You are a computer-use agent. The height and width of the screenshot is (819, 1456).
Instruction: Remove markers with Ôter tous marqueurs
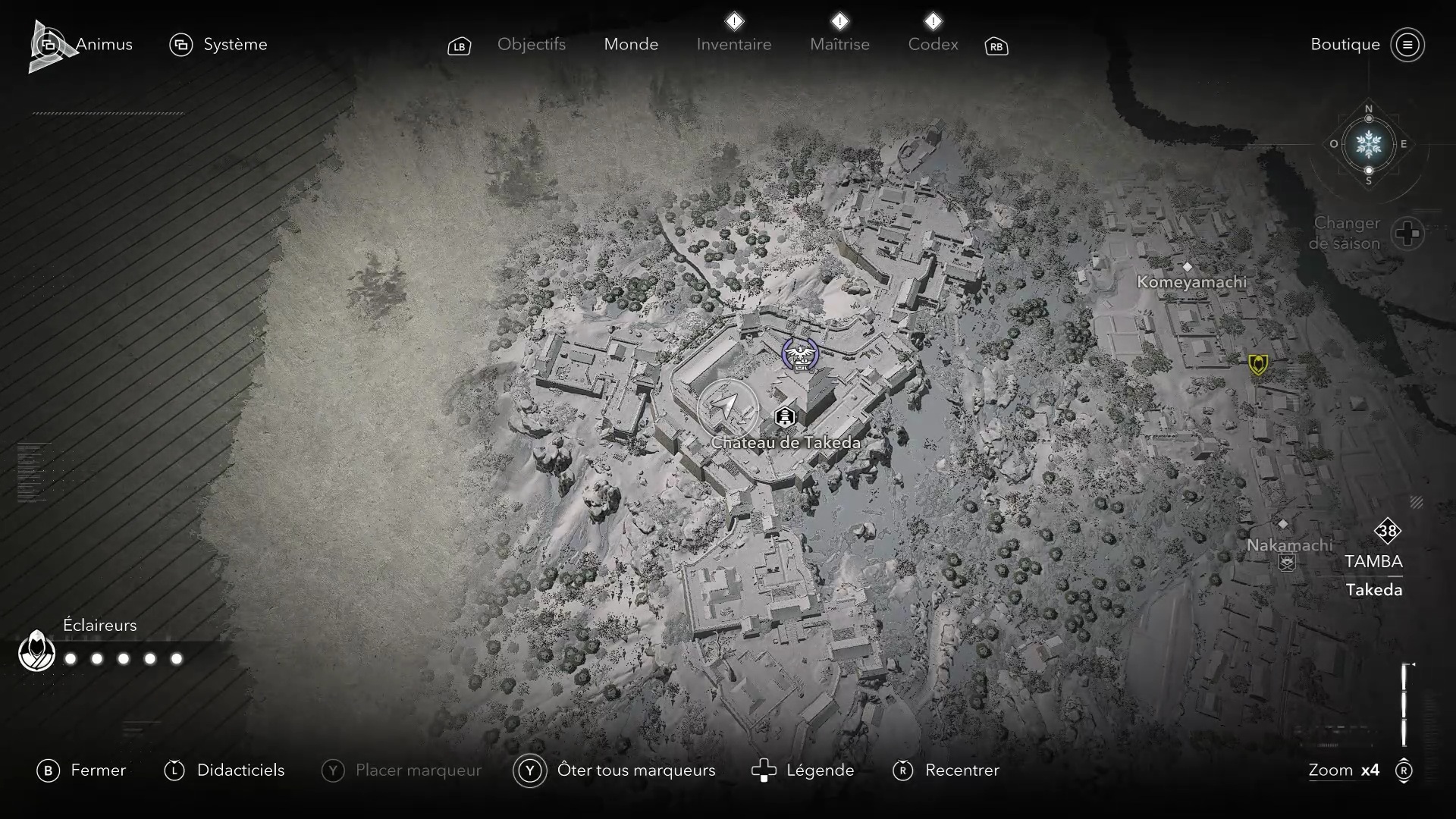tap(614, 770)
